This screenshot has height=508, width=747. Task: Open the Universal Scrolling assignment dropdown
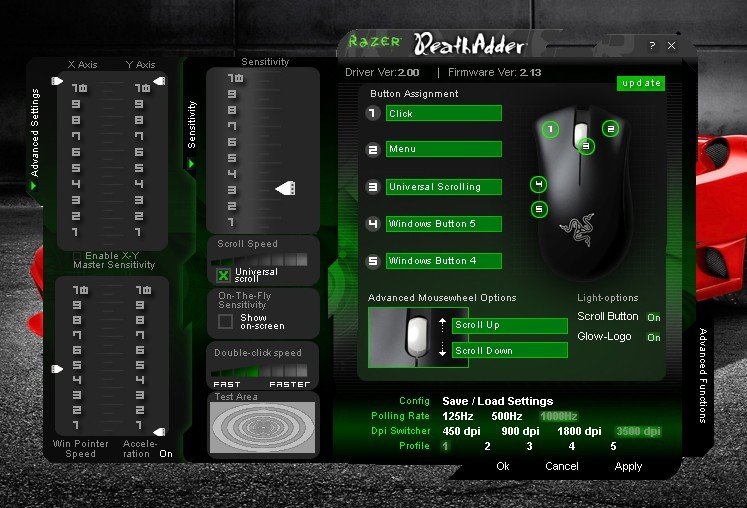click(x=443, y=187)
